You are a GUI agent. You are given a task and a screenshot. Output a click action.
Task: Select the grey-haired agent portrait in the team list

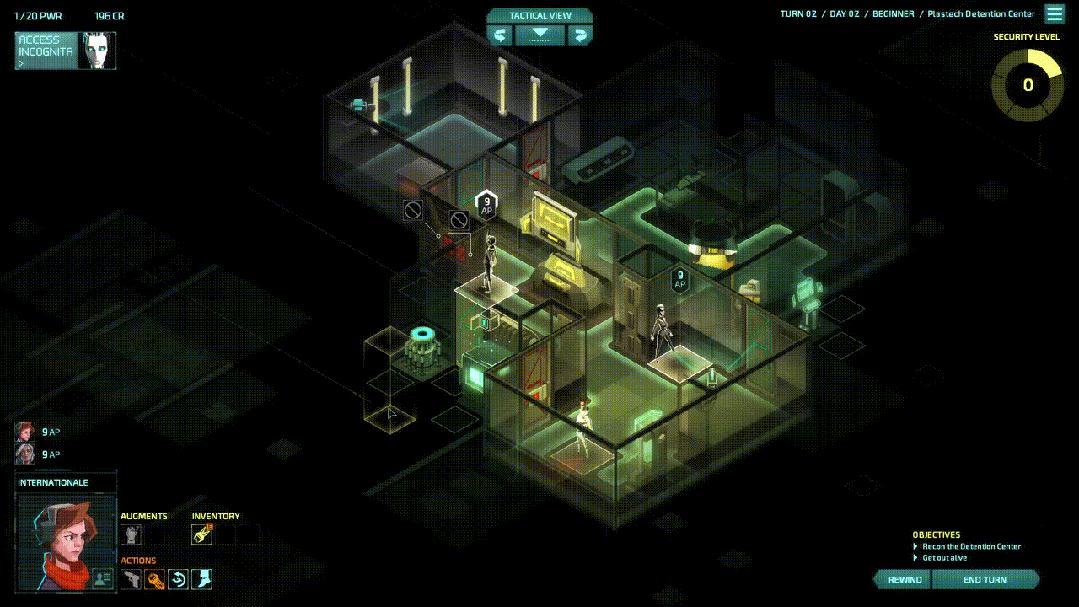[x=24, y=454]
